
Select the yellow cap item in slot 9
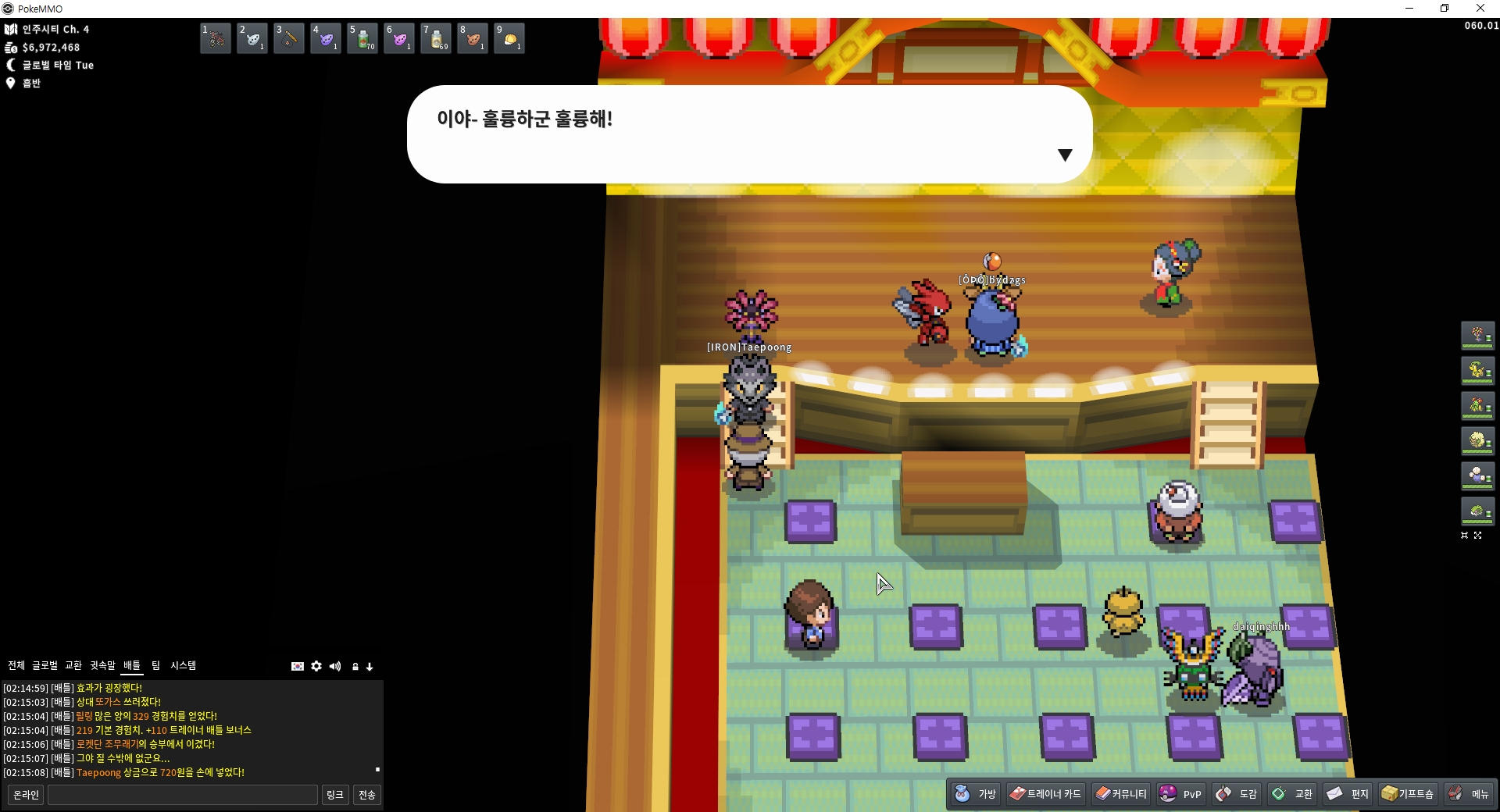[509, 38]
